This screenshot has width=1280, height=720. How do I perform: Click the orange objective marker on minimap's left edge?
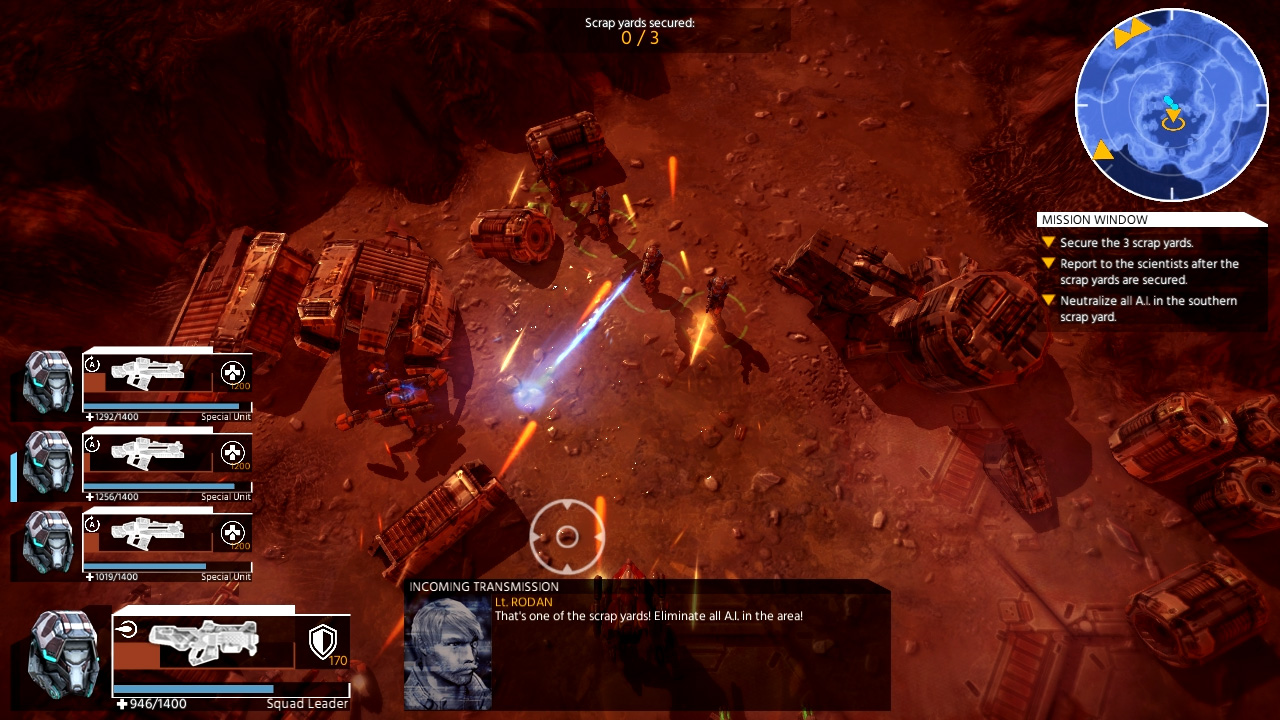[x=1102, y=151]
